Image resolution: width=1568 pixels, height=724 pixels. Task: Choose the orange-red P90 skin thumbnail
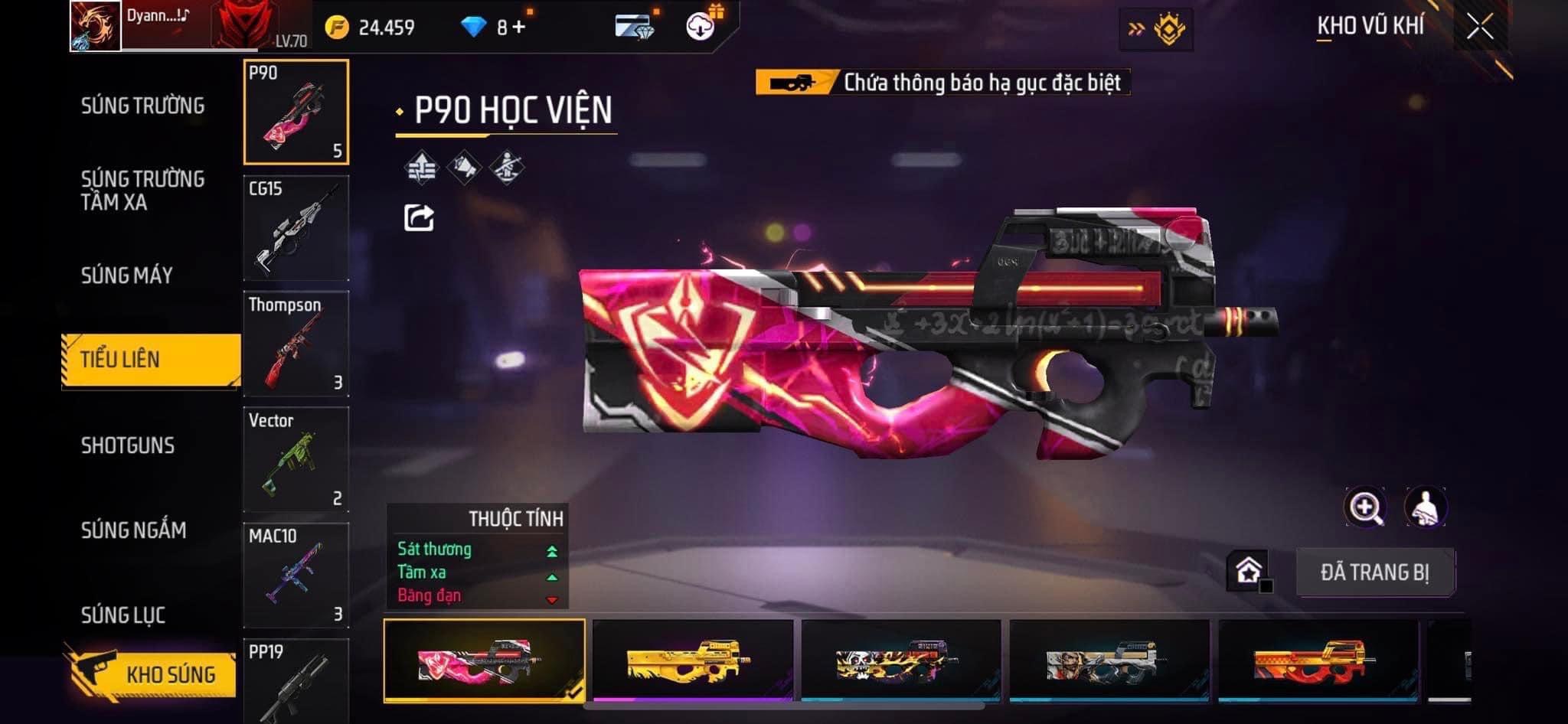point(1317,660)
